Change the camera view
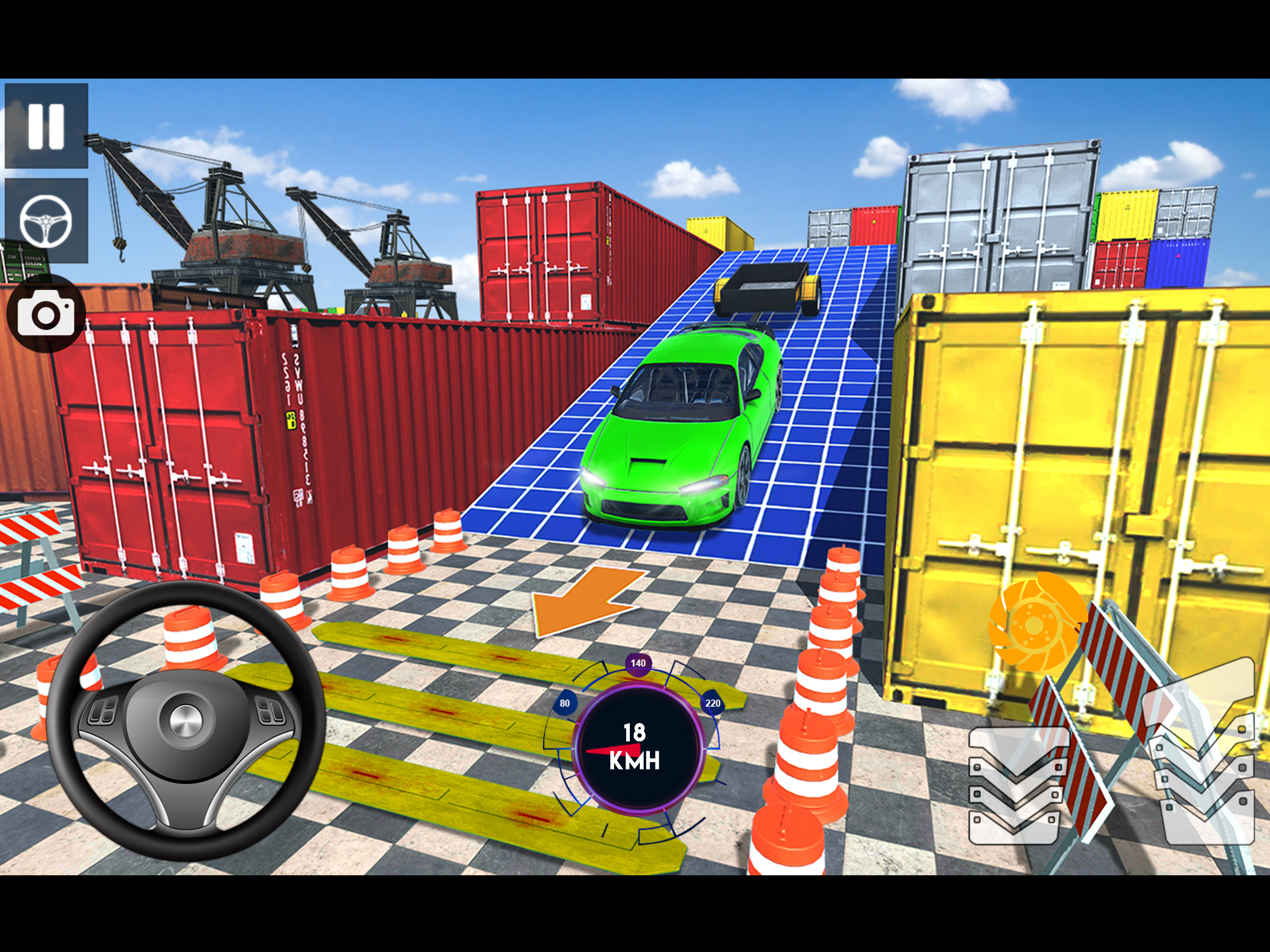The width and height of the screenshot is (1270, 952). tap(46, 313)
